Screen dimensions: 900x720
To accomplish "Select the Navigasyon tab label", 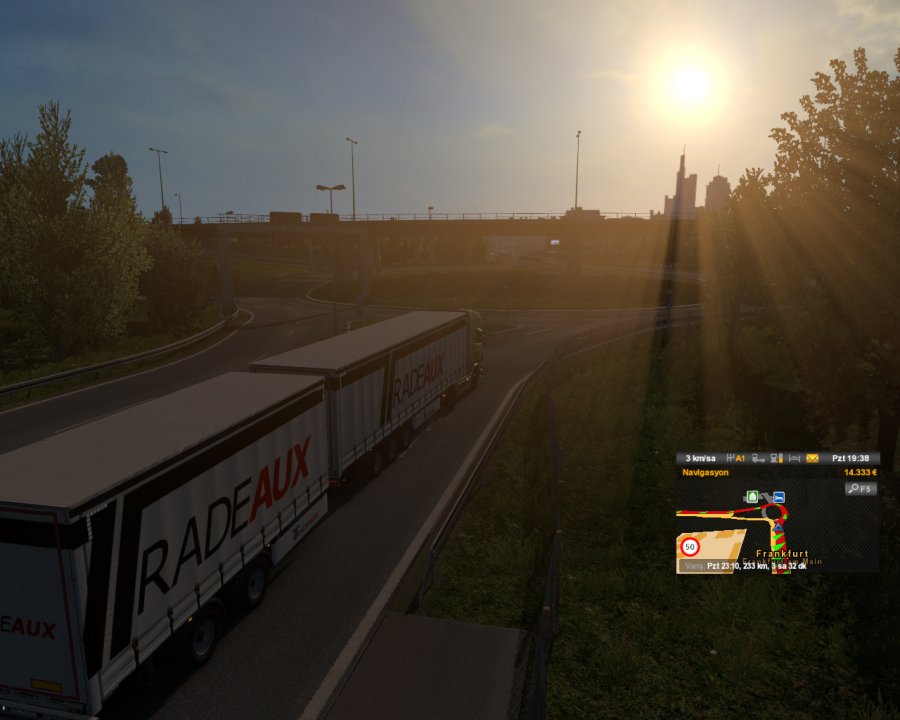I will [x=706, y=472].
